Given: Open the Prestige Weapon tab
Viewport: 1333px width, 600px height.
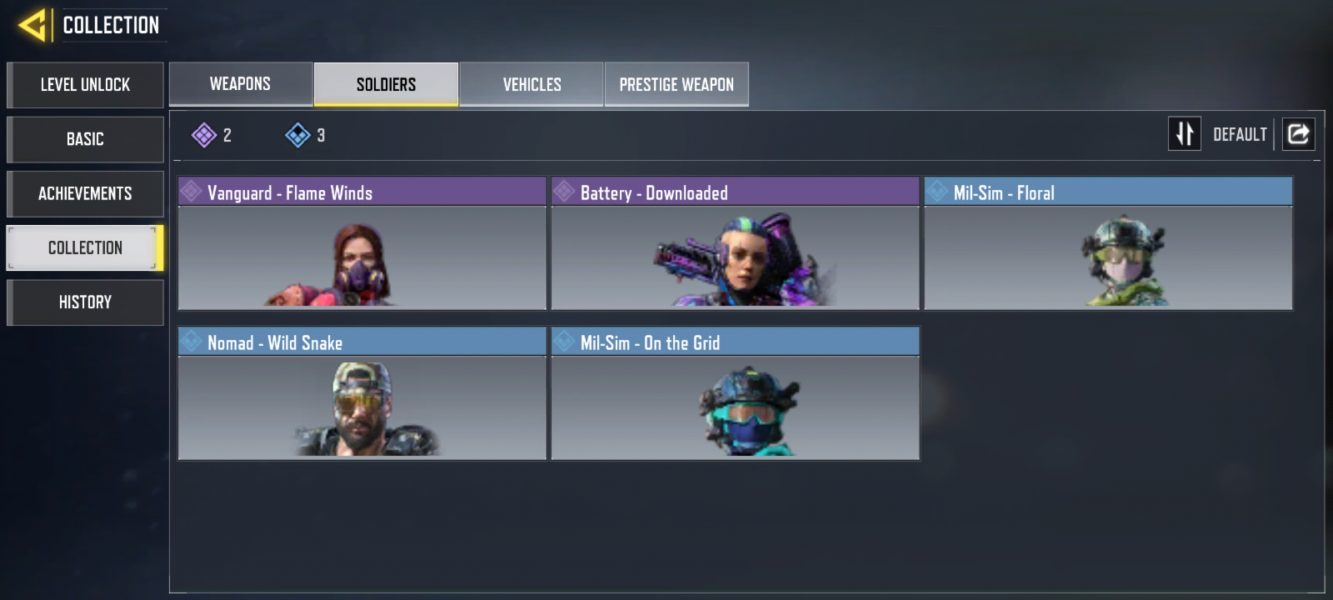Looking at the screenshot, I should pos(676,84).
